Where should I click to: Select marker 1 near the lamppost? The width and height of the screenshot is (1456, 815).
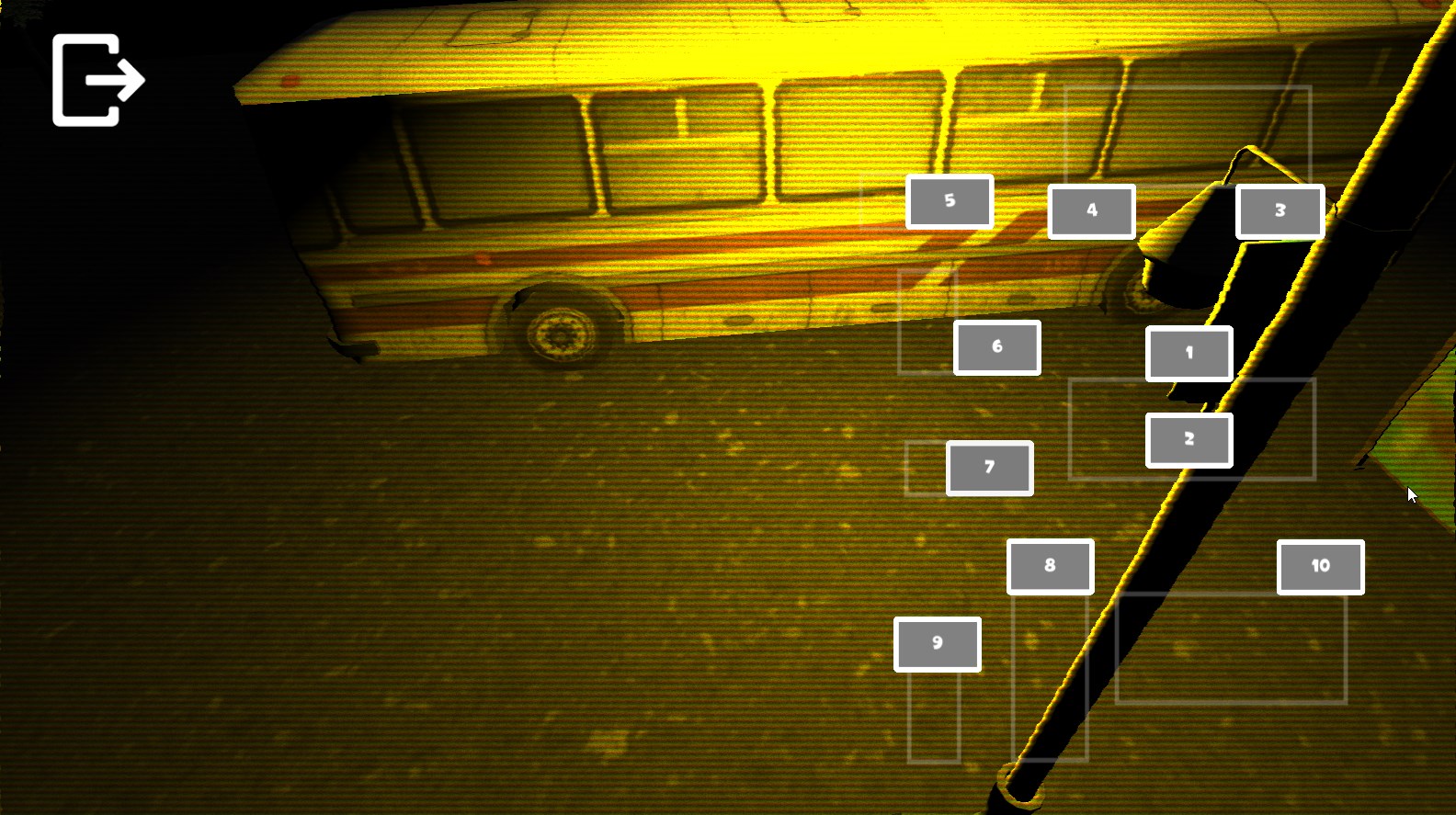(x=1189, y=352)
